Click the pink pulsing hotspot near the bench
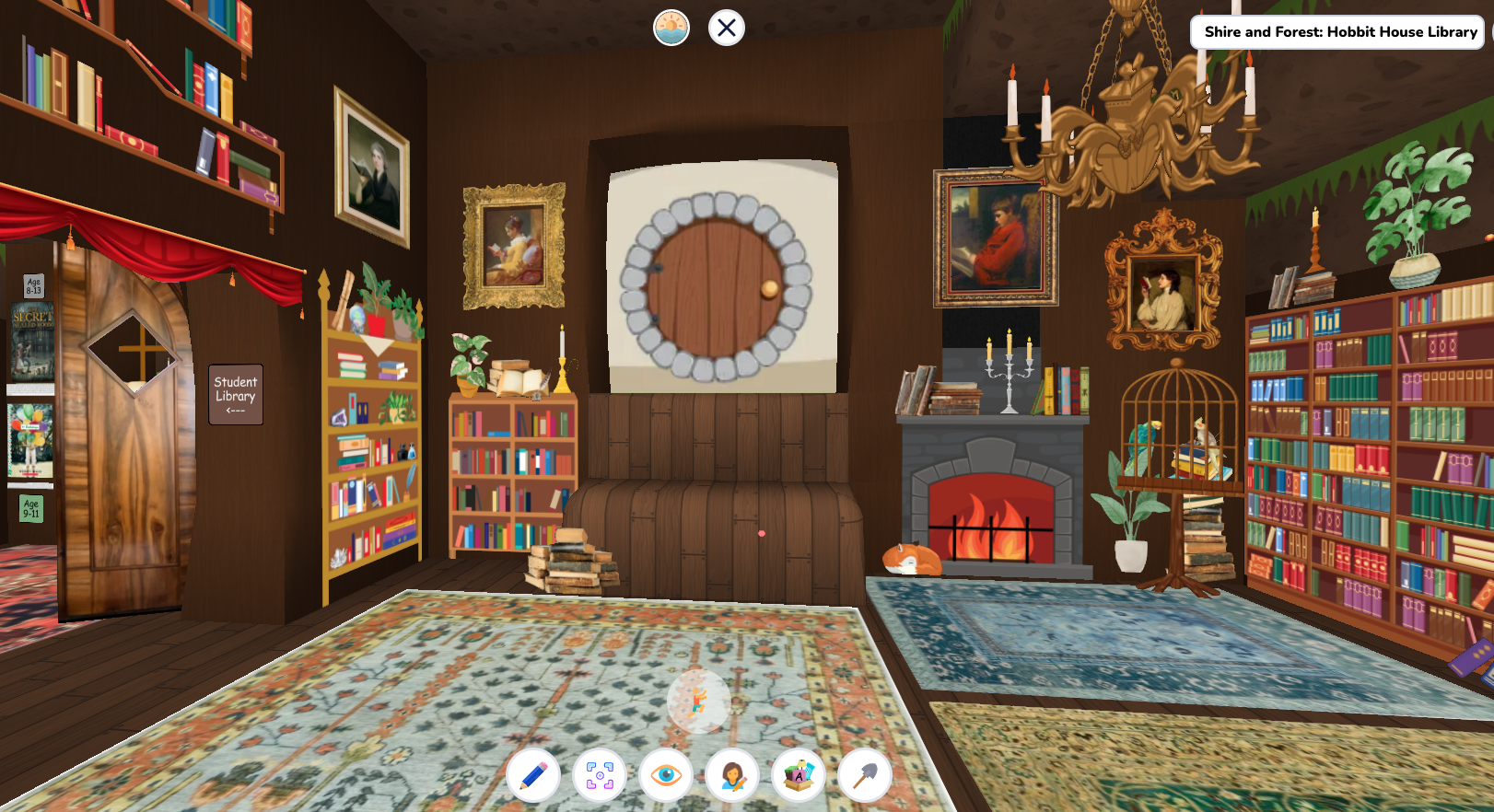The image size is (1494, 812). (x=760, y=532)
